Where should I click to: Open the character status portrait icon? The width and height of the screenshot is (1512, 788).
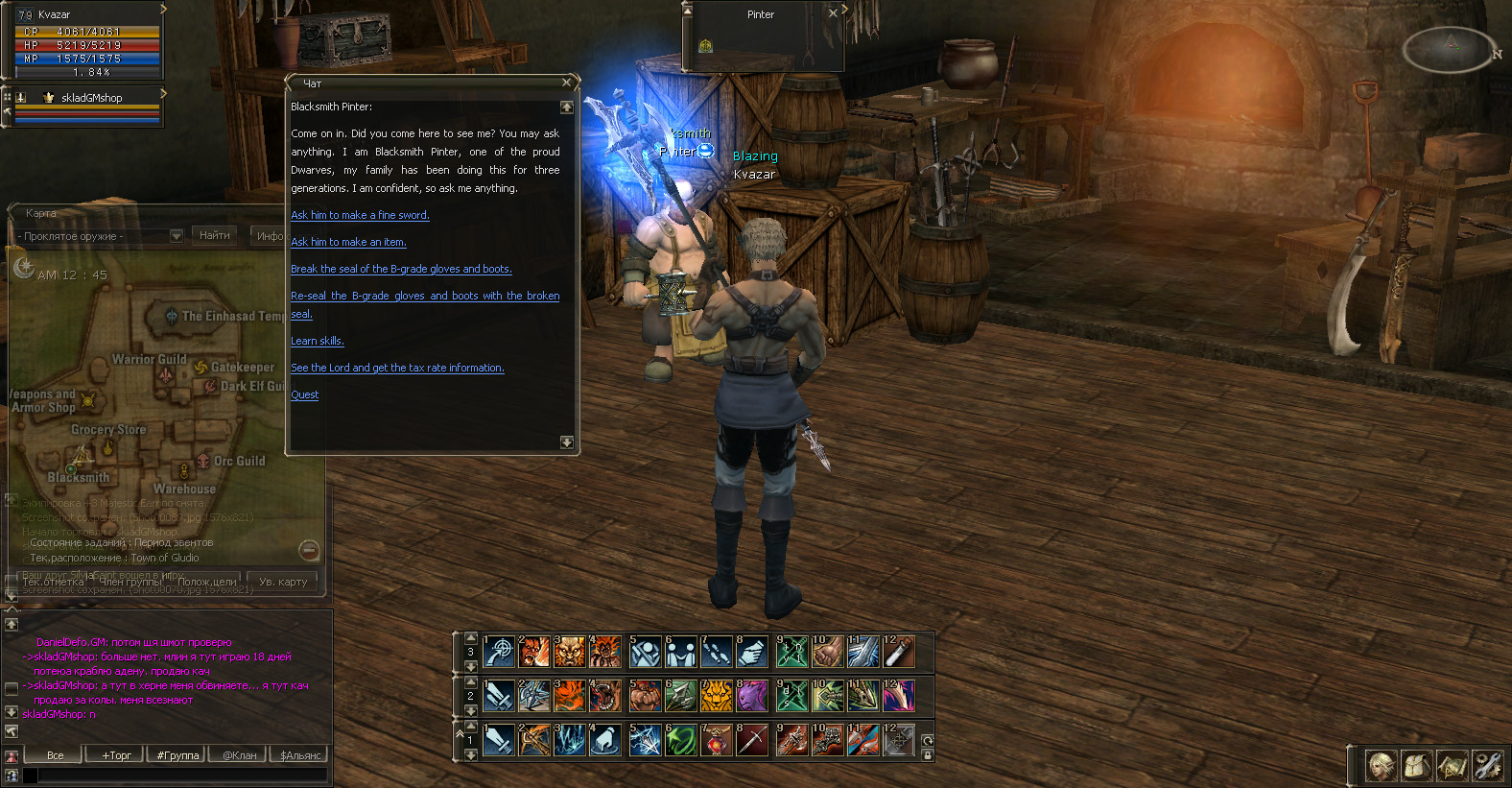click(1381, 765)
